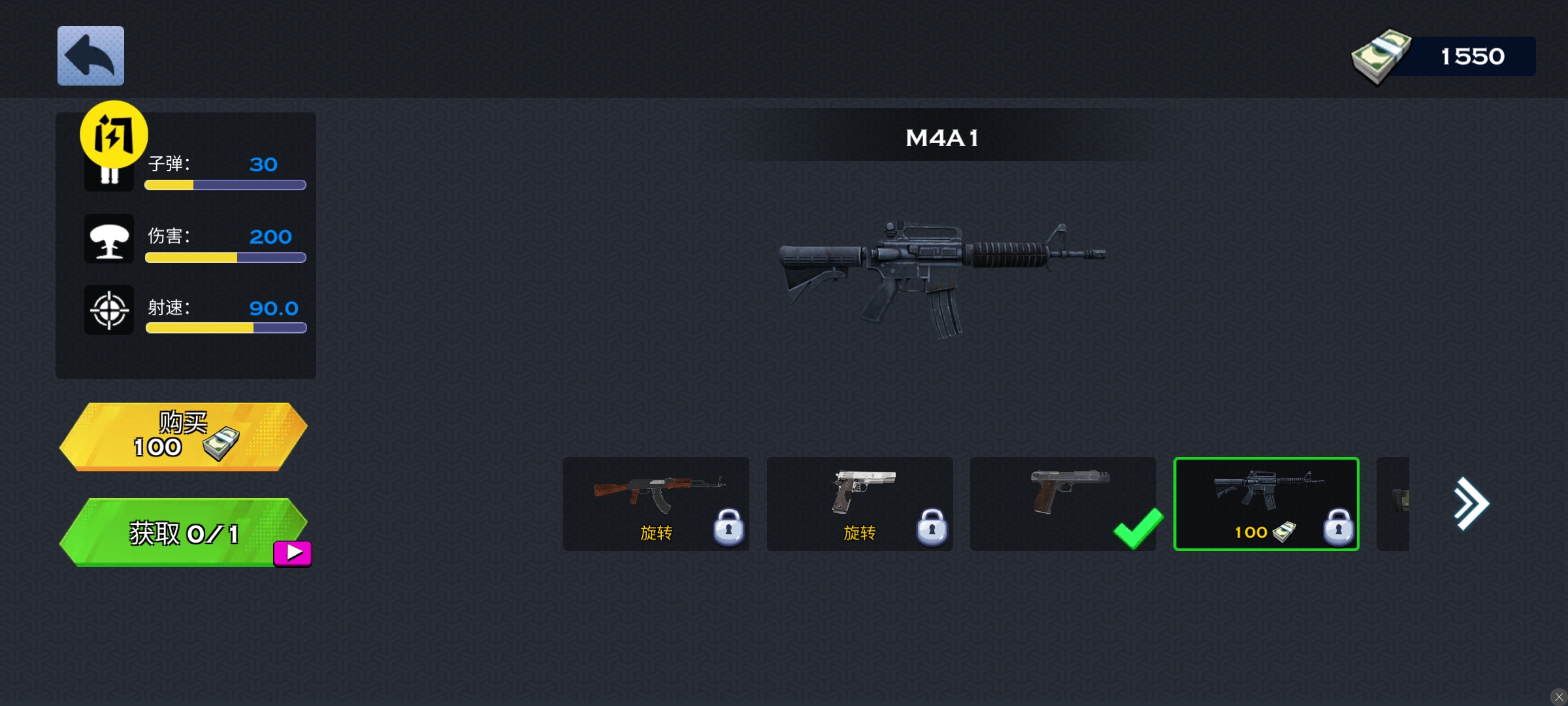This screenshot has width=1568, height=706.
Task: Pick the M4A1 slot priced 100
Action: coord(1266,503)
